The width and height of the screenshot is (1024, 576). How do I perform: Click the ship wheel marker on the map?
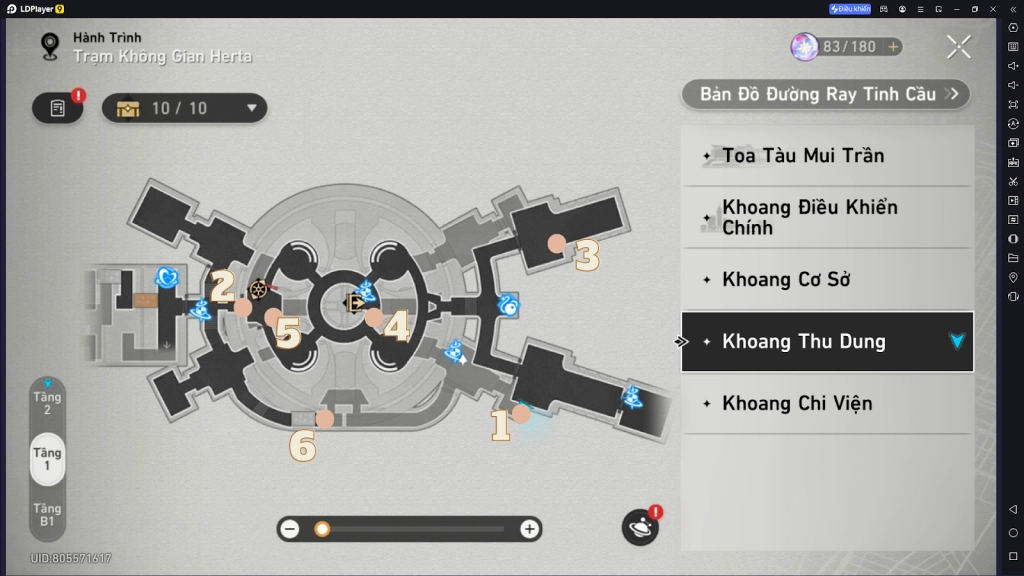(x=259, y=289)
